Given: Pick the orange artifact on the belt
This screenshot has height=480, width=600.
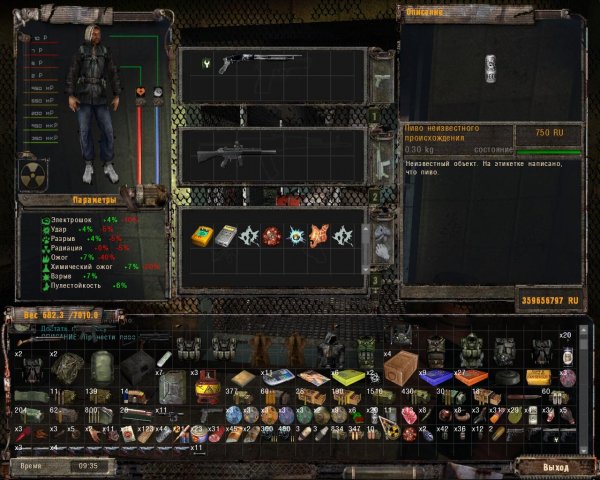Looking at the screenshot, I should pyautogui.click(x=319, y=237).
